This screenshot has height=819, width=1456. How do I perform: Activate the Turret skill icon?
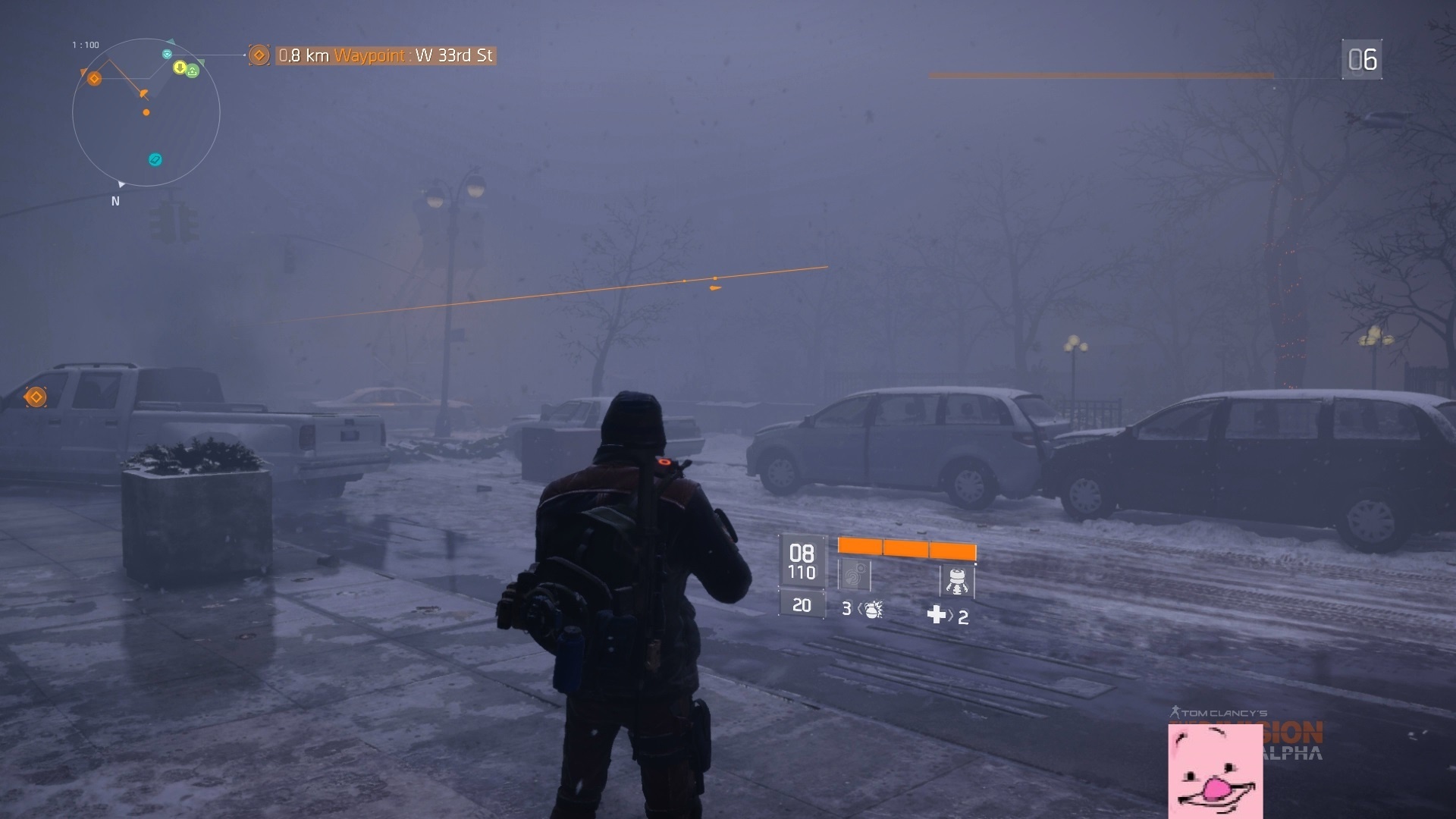[957, 581]
